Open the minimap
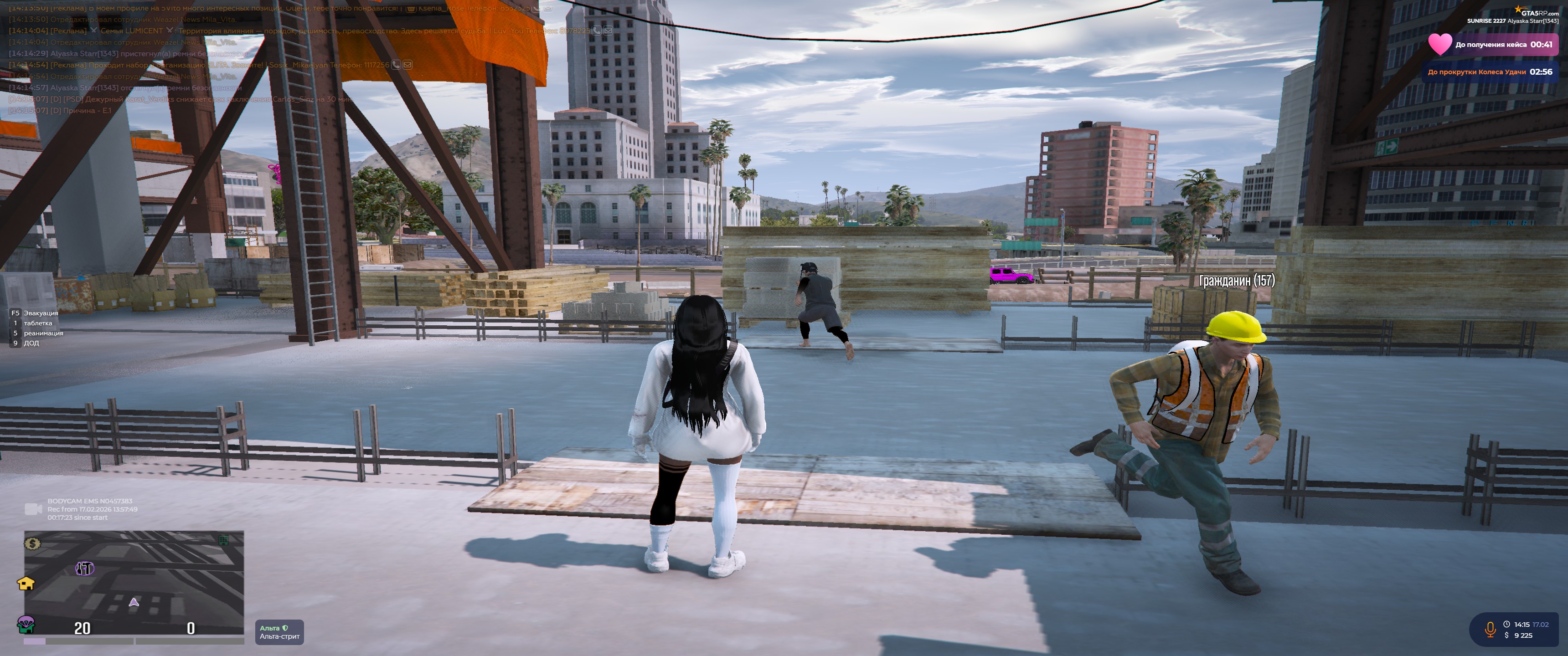The image size is (1568, 656). click(134, 581)
